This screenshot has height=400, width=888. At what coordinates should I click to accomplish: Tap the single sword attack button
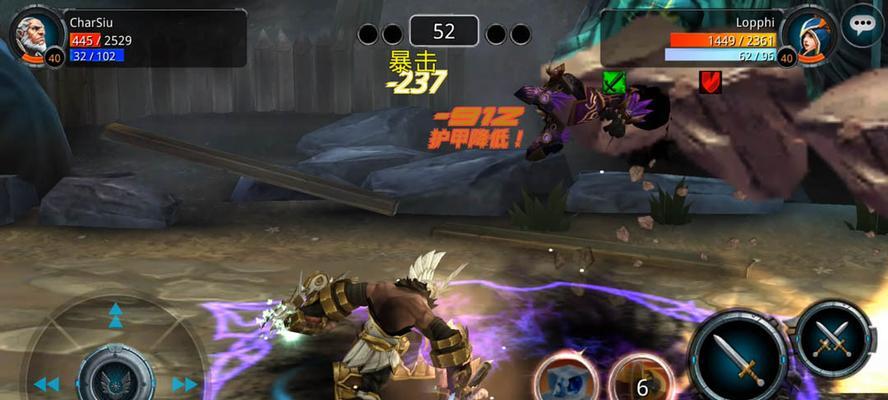coord(738,355)
